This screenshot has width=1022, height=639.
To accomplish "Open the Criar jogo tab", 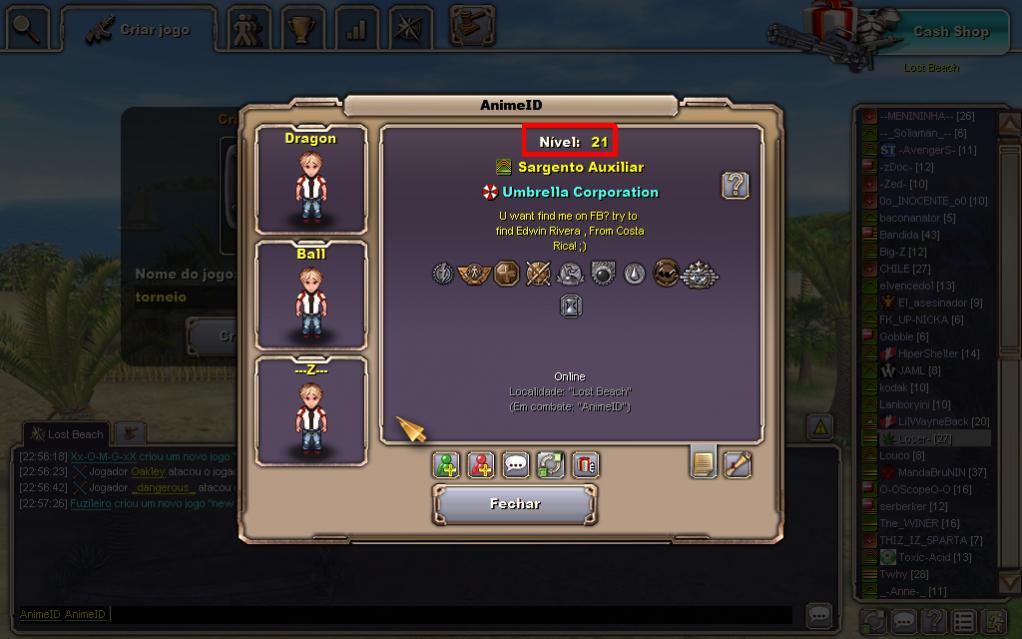I will pos(140,30).
